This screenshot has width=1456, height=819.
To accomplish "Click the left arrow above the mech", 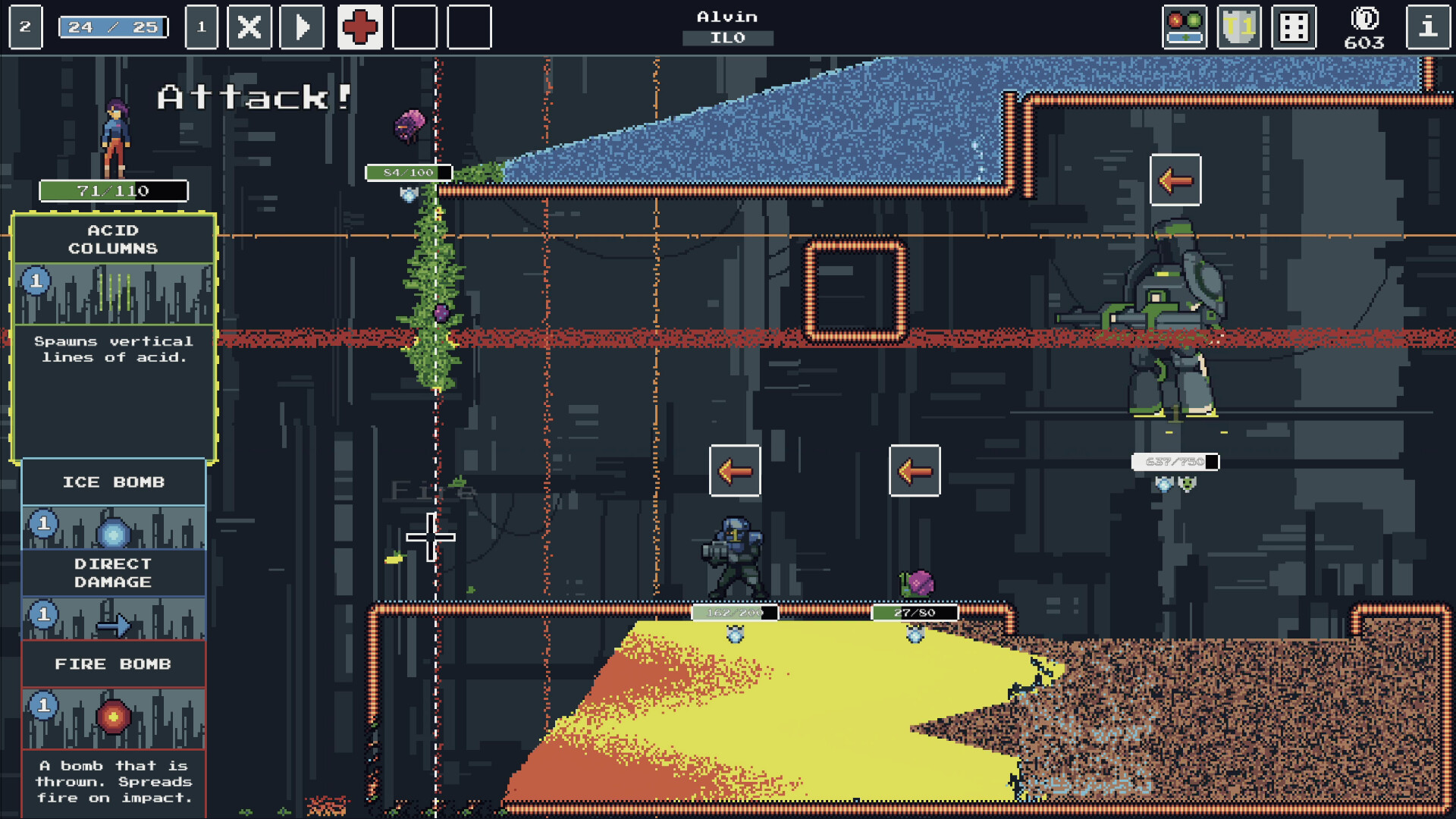I will (x=1176, y=181).
